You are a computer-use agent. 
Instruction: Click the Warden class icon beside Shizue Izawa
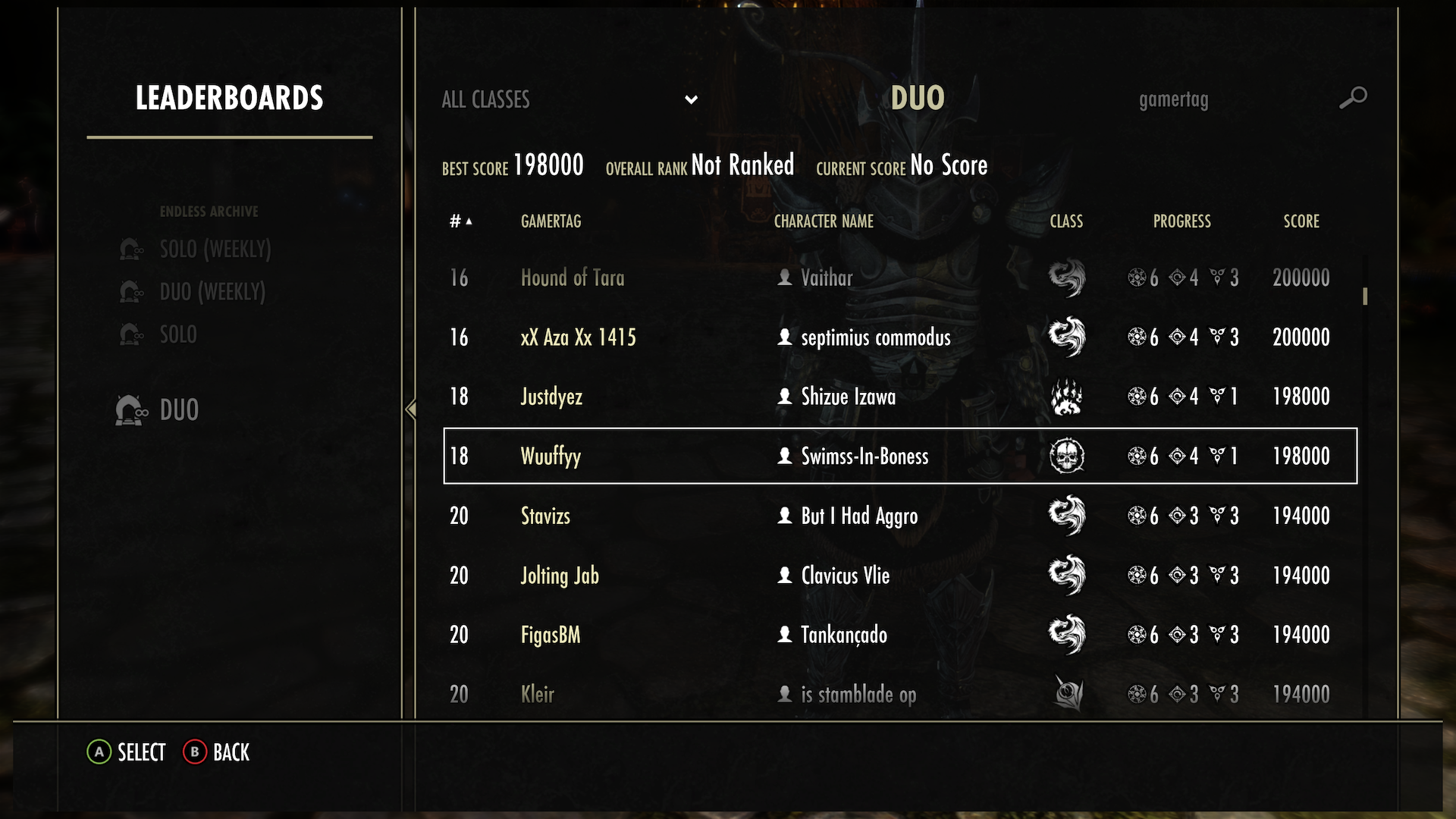[x=1066, y=396]
